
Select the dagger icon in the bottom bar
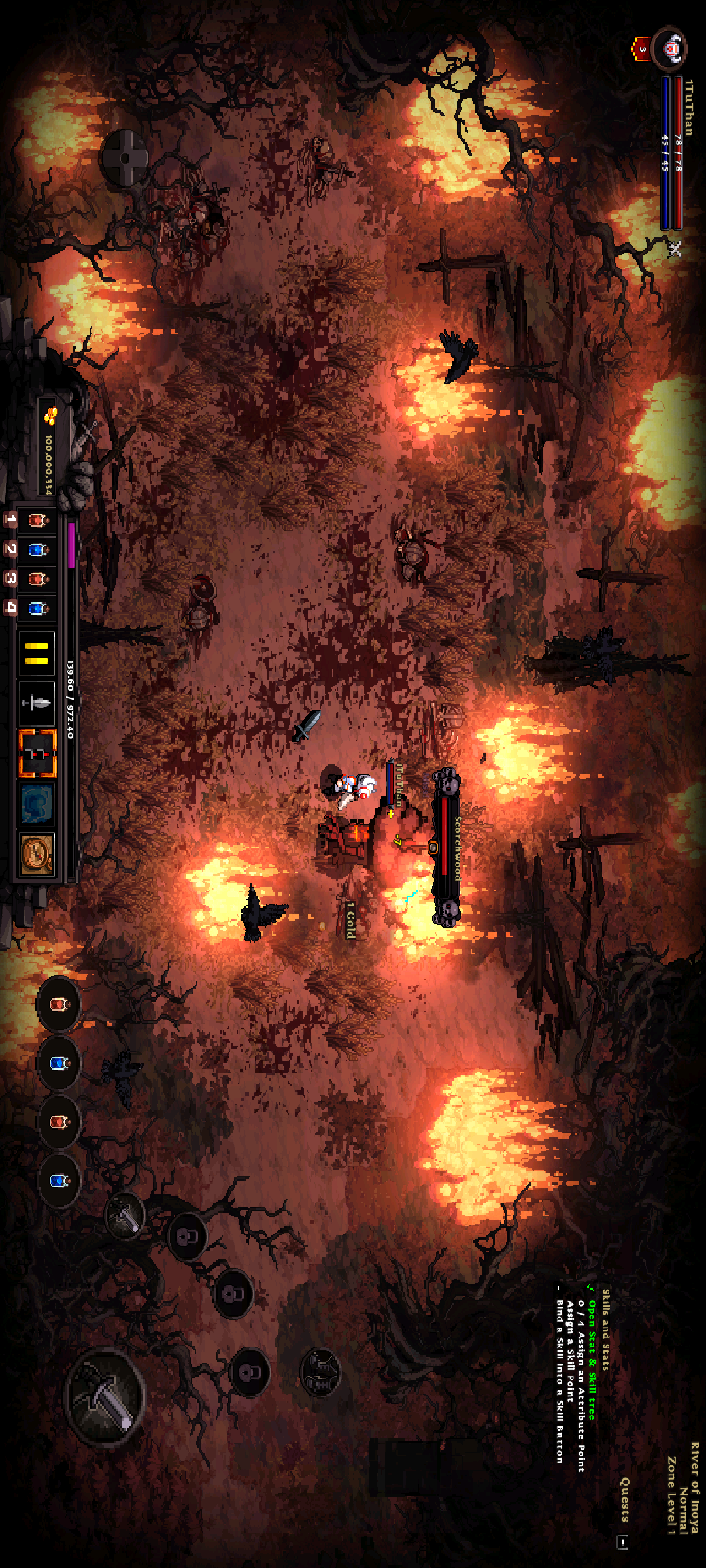[37, 703]
